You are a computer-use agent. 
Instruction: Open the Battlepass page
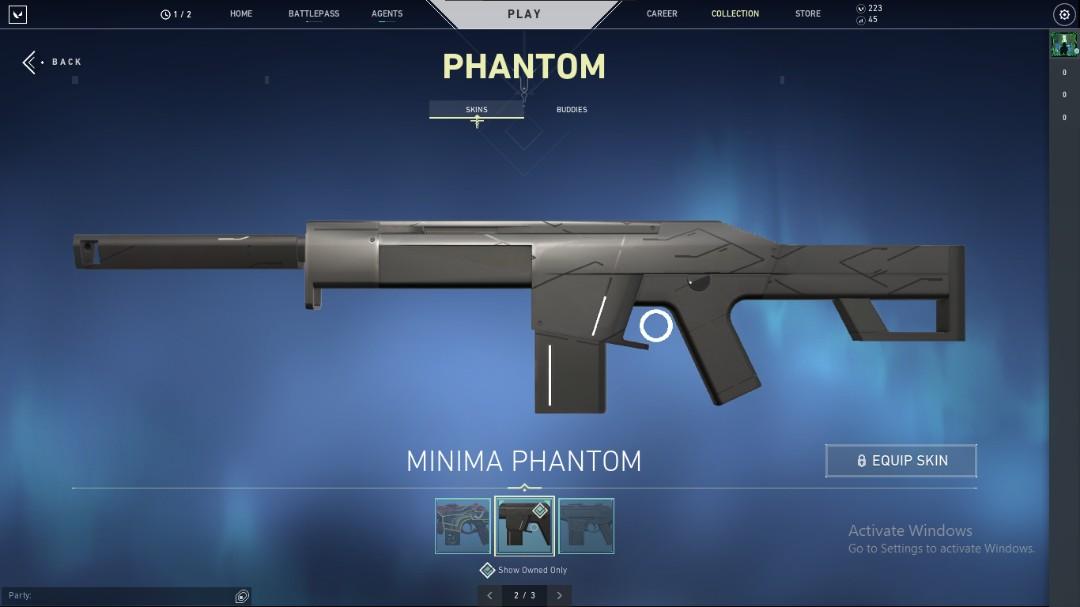[x=313, y=14]
